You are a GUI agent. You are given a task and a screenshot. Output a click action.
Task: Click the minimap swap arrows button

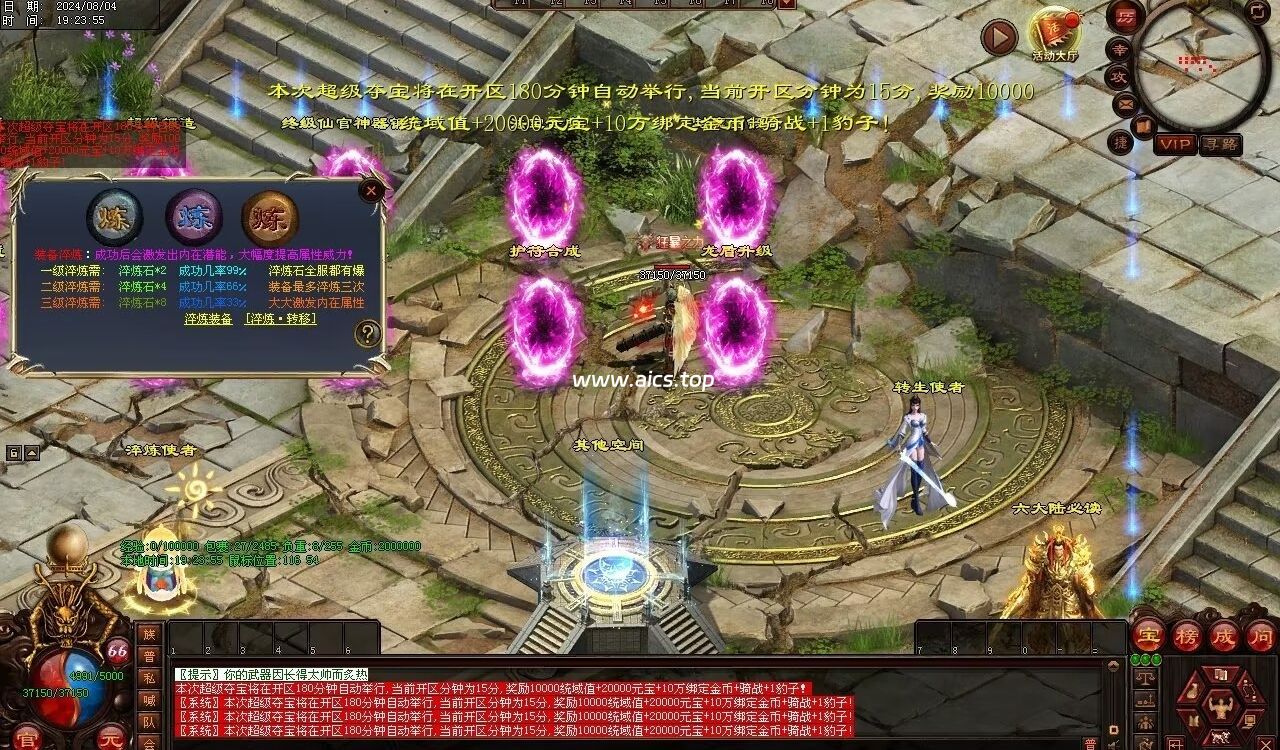[x=1257, y=12]
